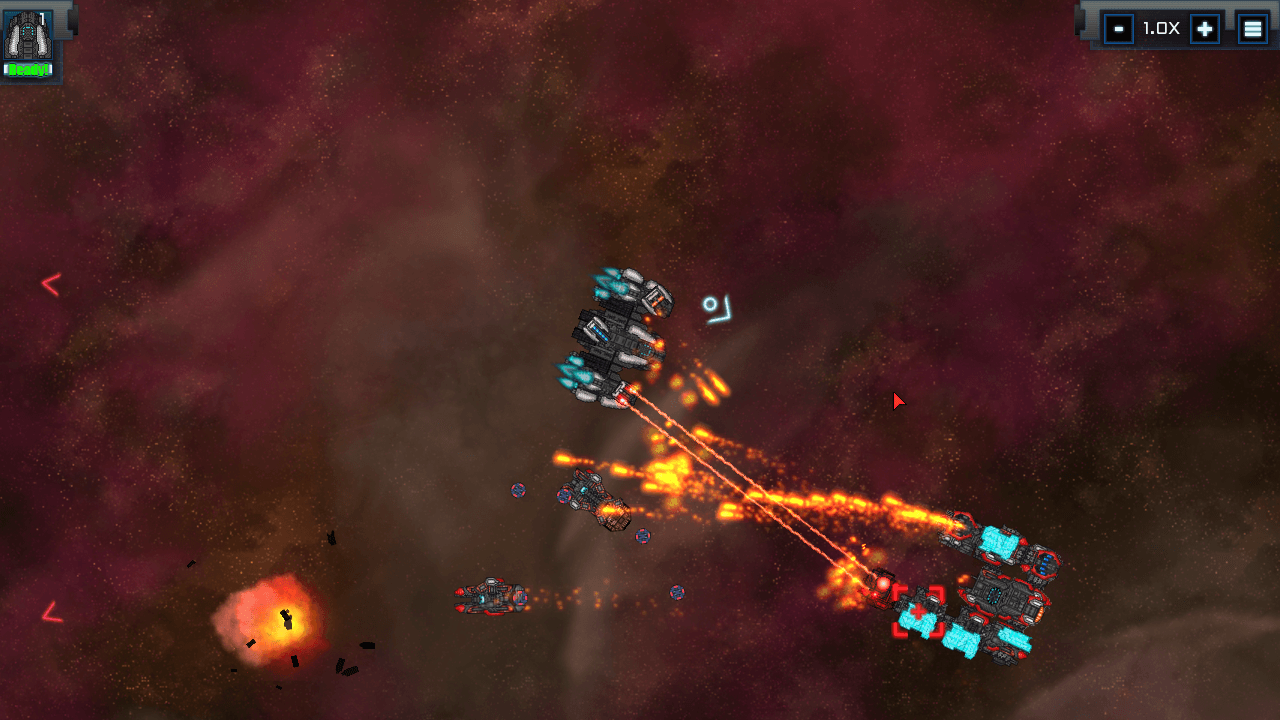
Task: Increase battle speed with the plus button
Action: [x=1204, y=28]
